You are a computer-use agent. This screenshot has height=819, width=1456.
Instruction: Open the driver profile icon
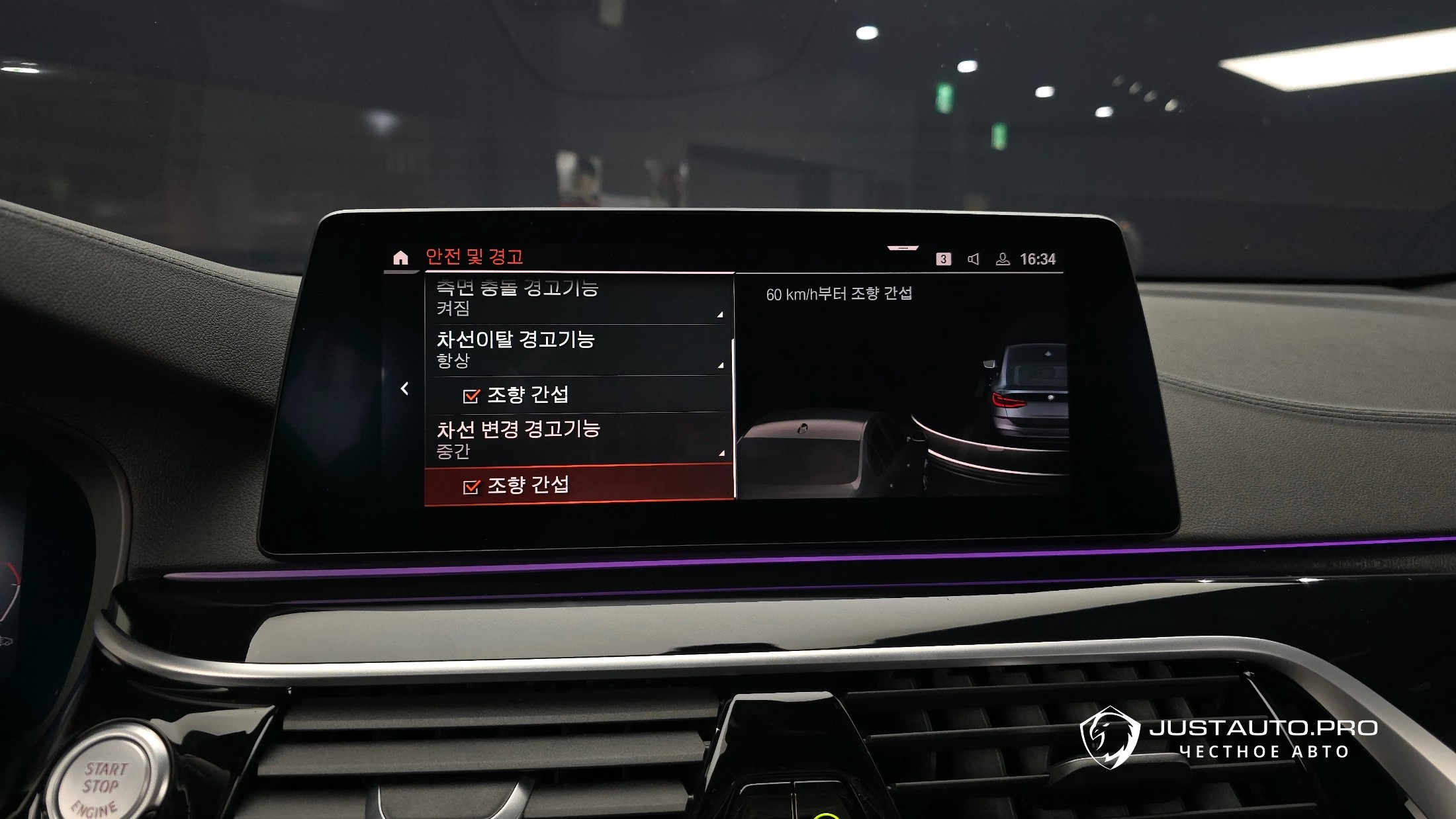1003,259
